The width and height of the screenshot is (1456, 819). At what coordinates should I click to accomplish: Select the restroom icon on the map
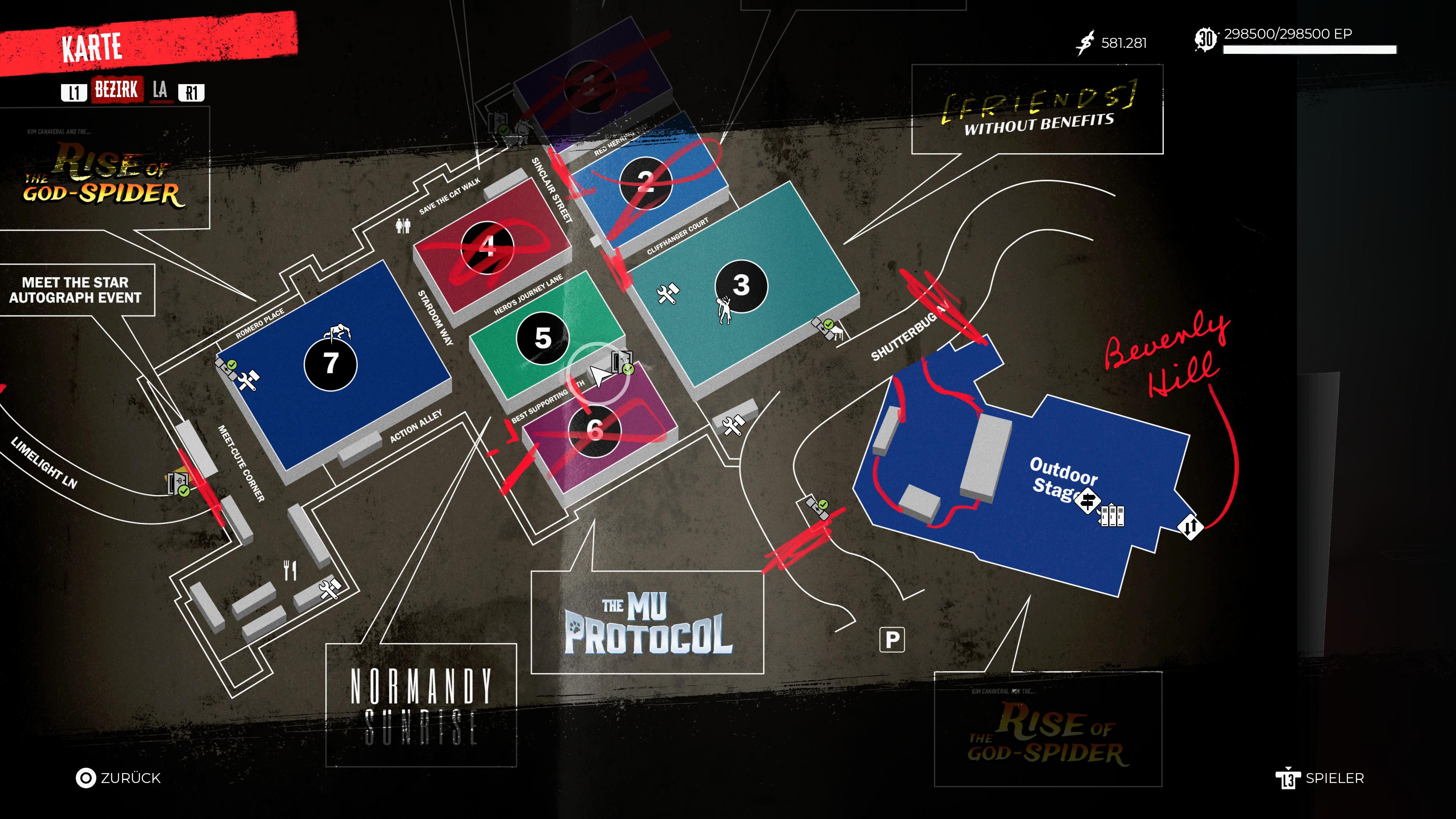(402, 226)
